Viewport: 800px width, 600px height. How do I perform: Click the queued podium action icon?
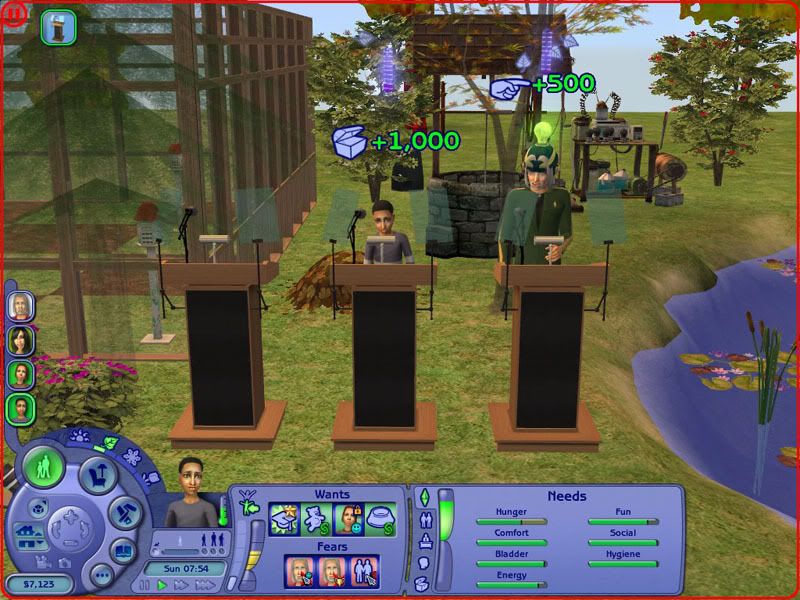tap(59, 27)
